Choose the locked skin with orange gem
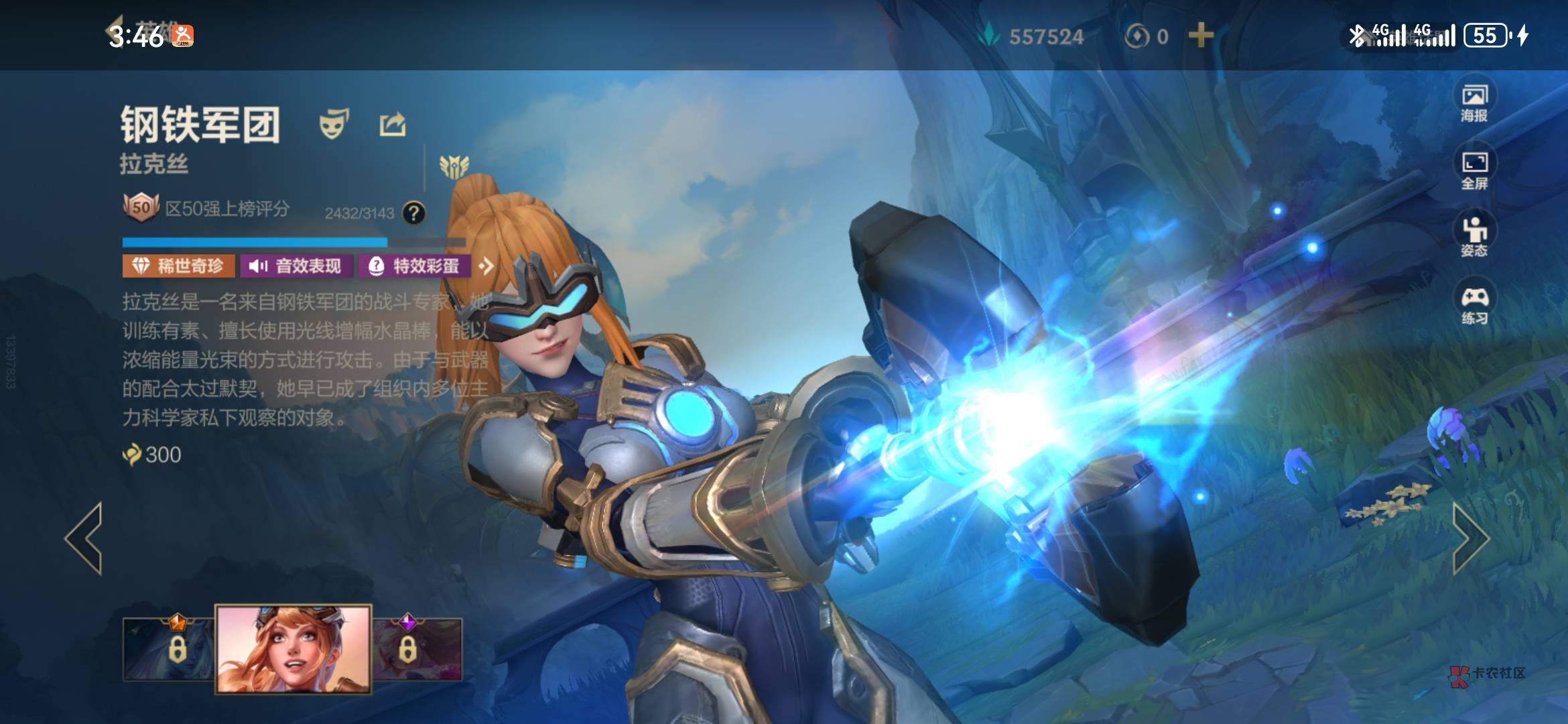1568x724 pixels. [x=169, y=648]
